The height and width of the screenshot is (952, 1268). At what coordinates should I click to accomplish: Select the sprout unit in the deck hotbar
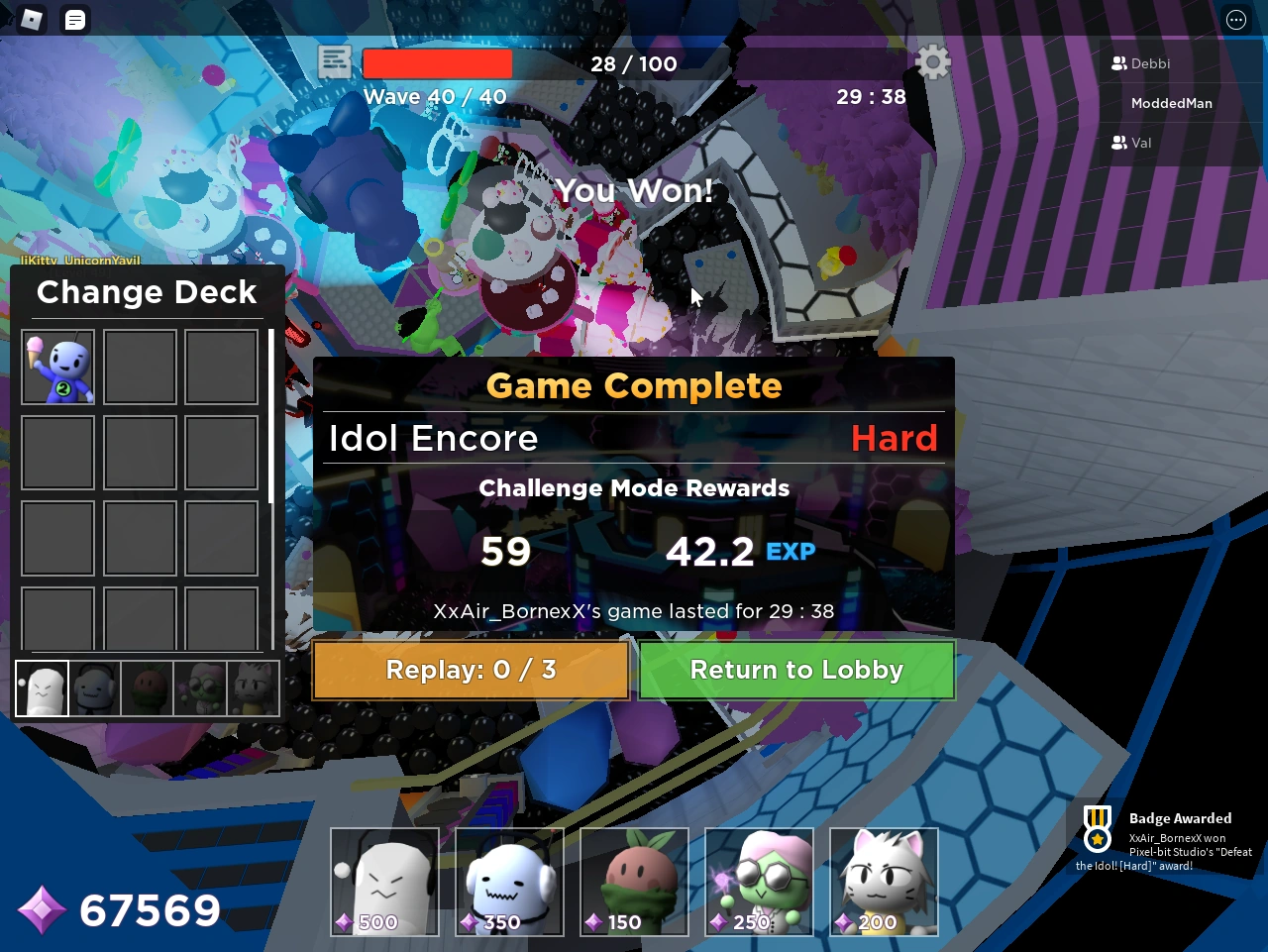[x=147, y=688]
